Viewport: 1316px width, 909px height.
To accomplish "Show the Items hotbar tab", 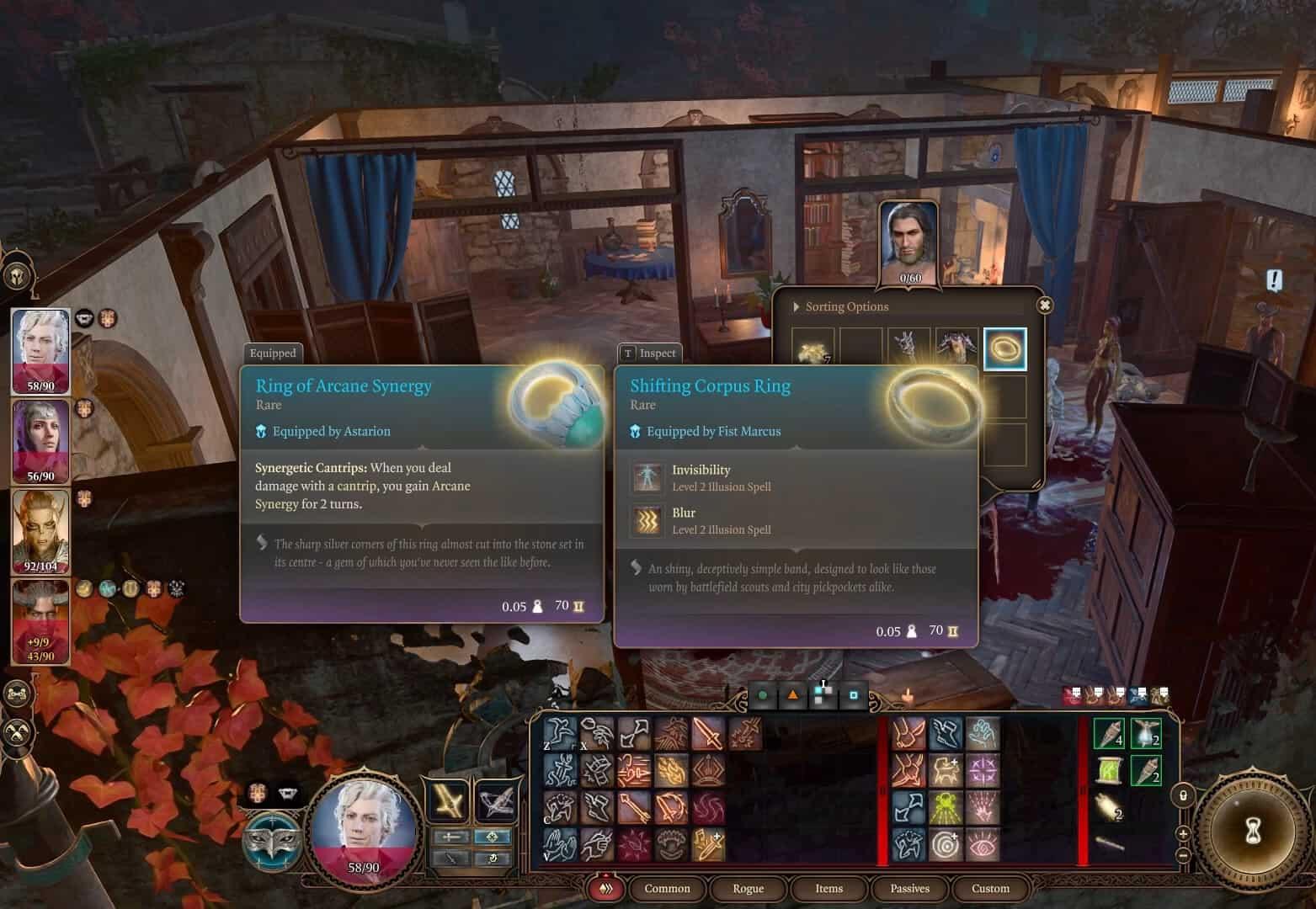I will coord(828,889).
